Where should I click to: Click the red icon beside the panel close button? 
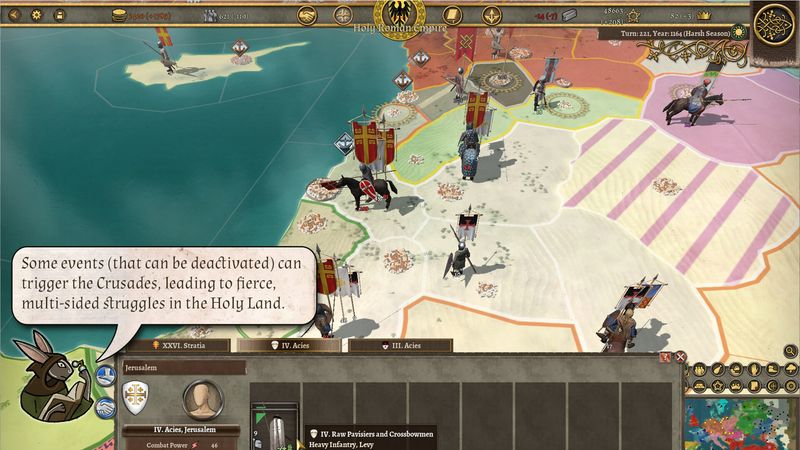[x=665, y=356]
